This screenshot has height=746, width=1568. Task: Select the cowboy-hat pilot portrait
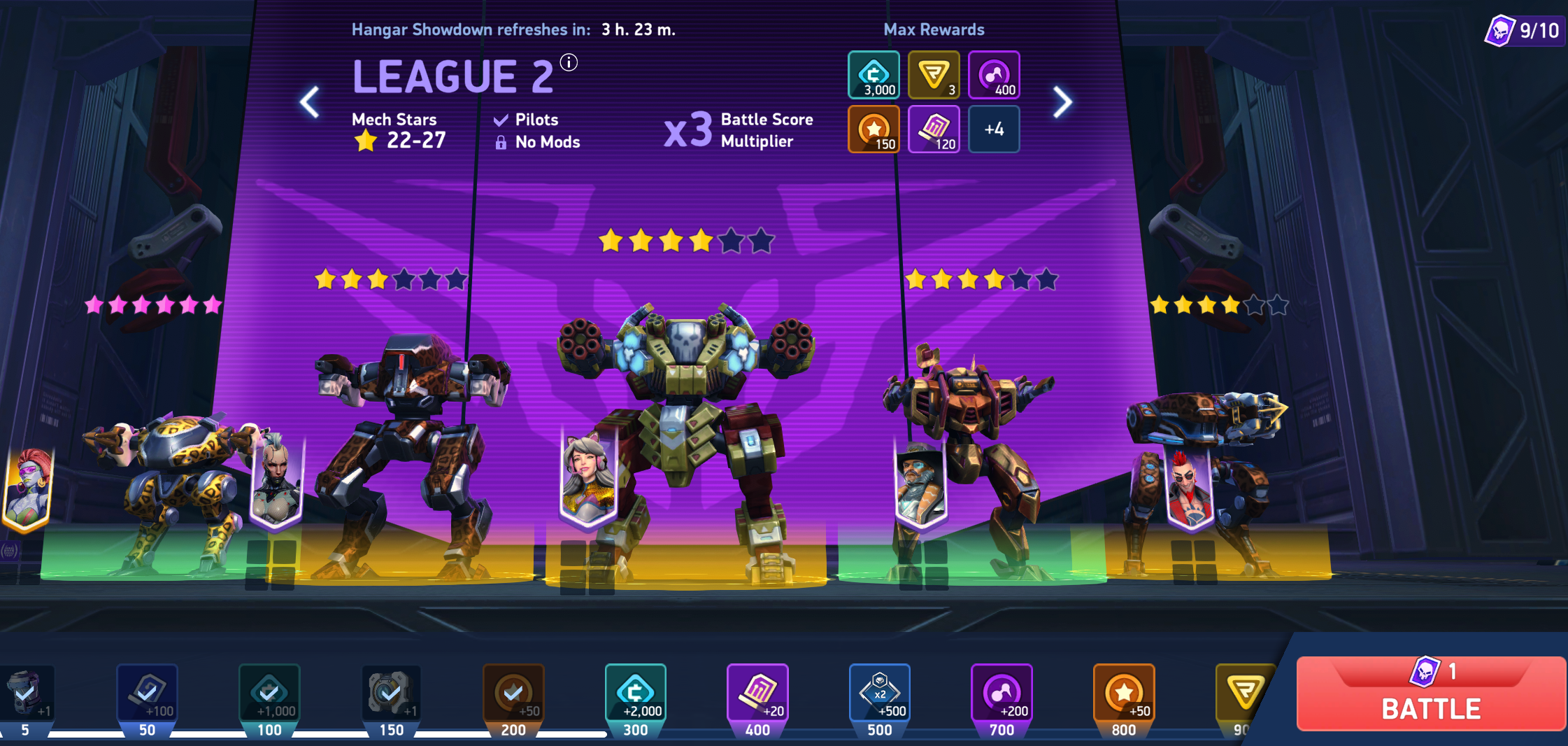(921, 484)
